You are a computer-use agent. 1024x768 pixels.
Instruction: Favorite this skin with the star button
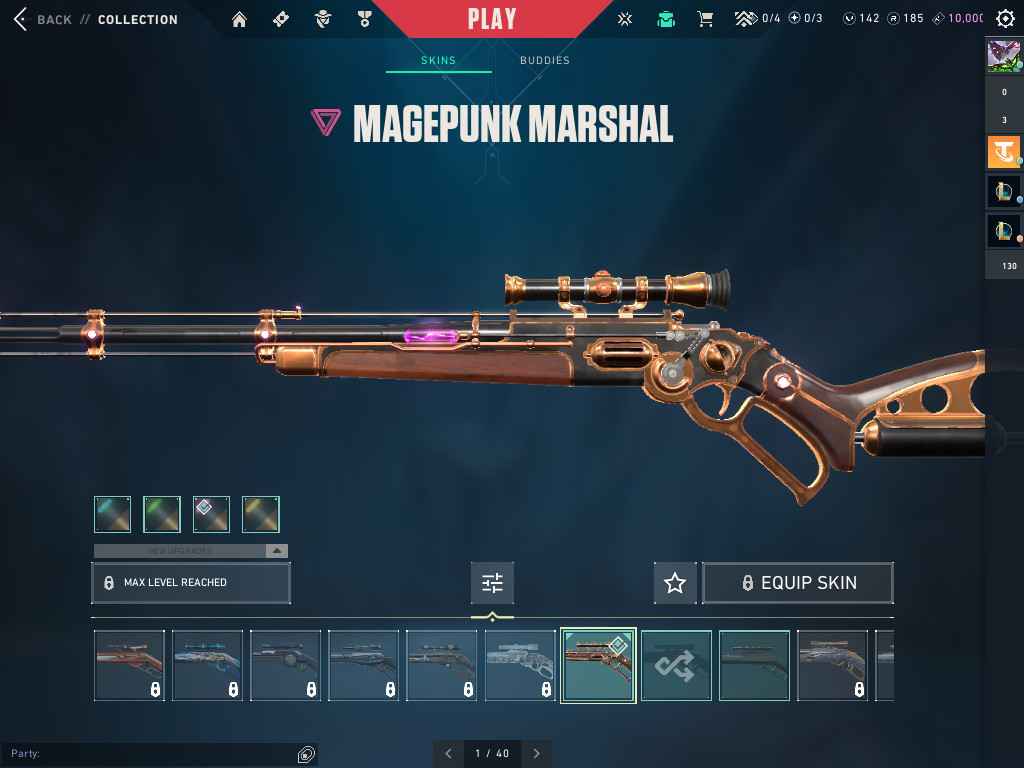tap(675, 583)
